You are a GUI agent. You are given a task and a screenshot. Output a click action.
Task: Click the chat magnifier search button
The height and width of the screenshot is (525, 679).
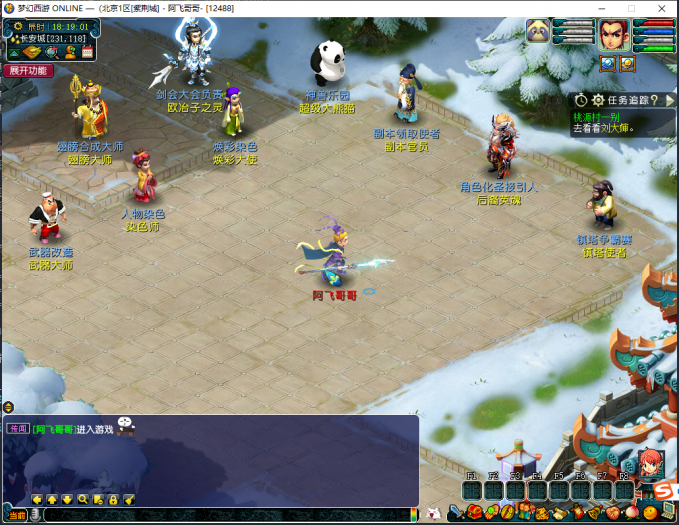tap(83, 499)
